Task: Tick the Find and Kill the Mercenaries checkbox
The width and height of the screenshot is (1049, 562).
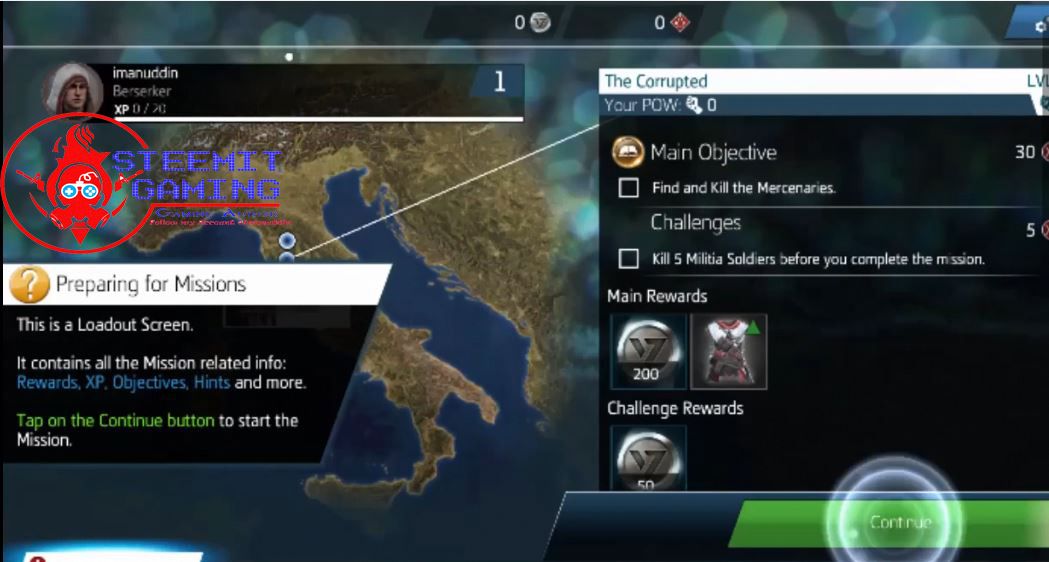Action: pos(629,187)
